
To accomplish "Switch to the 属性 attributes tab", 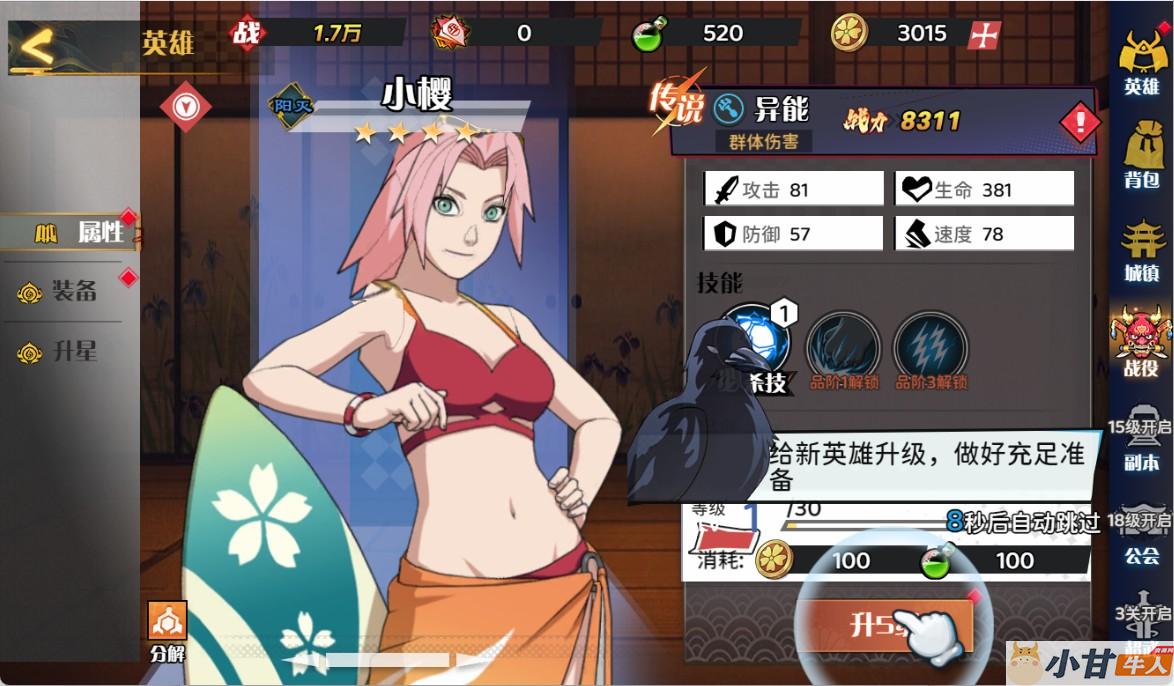I will (x=72, y=233).
